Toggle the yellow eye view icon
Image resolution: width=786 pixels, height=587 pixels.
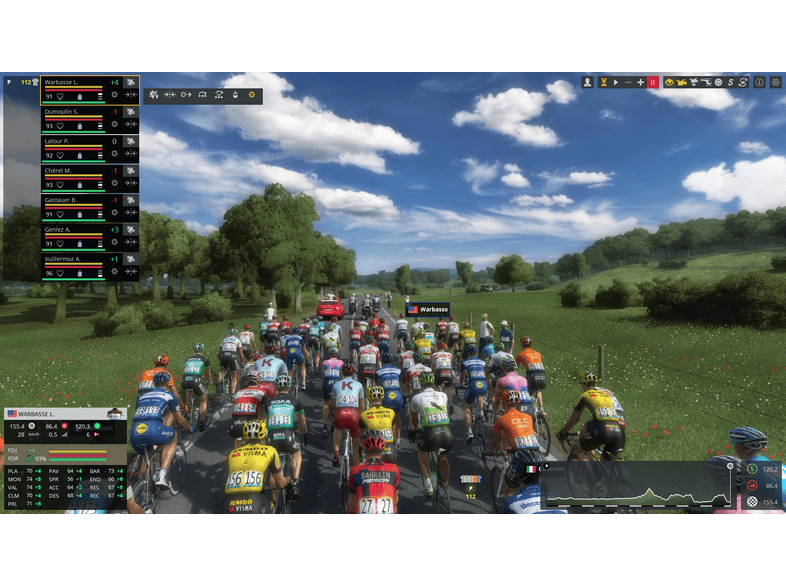coord(668,82)
